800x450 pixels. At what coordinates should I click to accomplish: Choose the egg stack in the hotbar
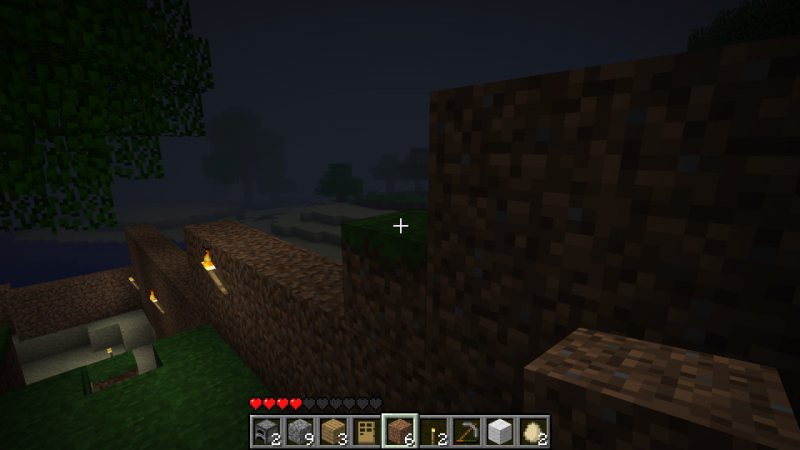(533, 431)
